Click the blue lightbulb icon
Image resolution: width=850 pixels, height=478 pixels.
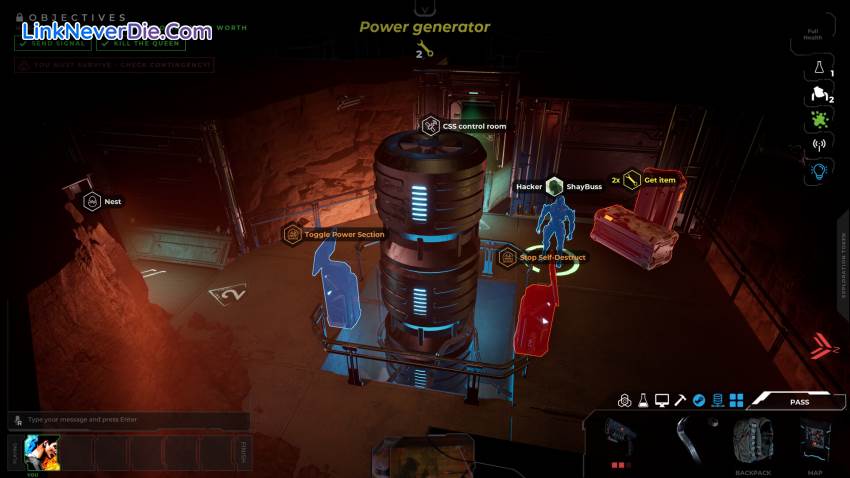pyautogui.click(x=818, y=171)
